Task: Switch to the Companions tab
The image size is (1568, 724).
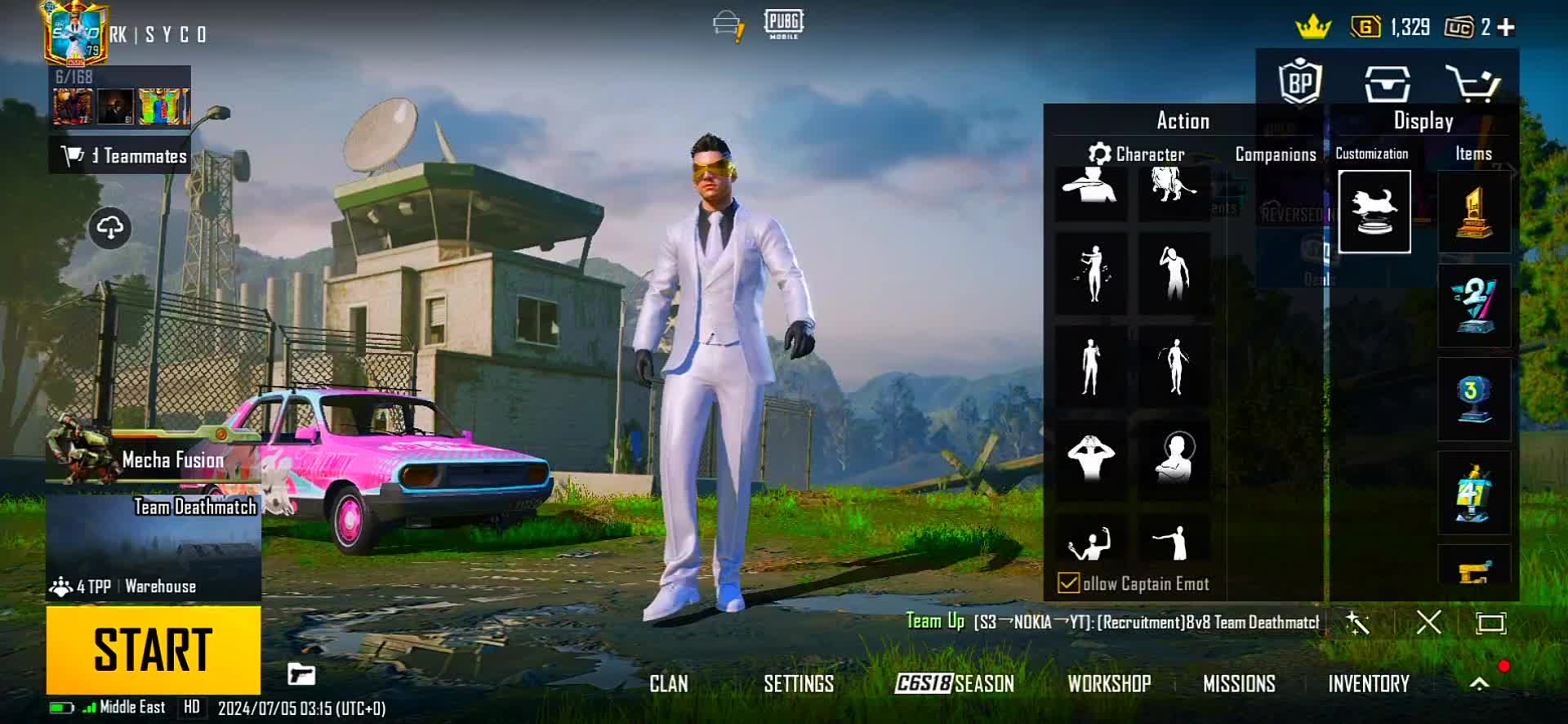Action: (x=1275, y=154)
